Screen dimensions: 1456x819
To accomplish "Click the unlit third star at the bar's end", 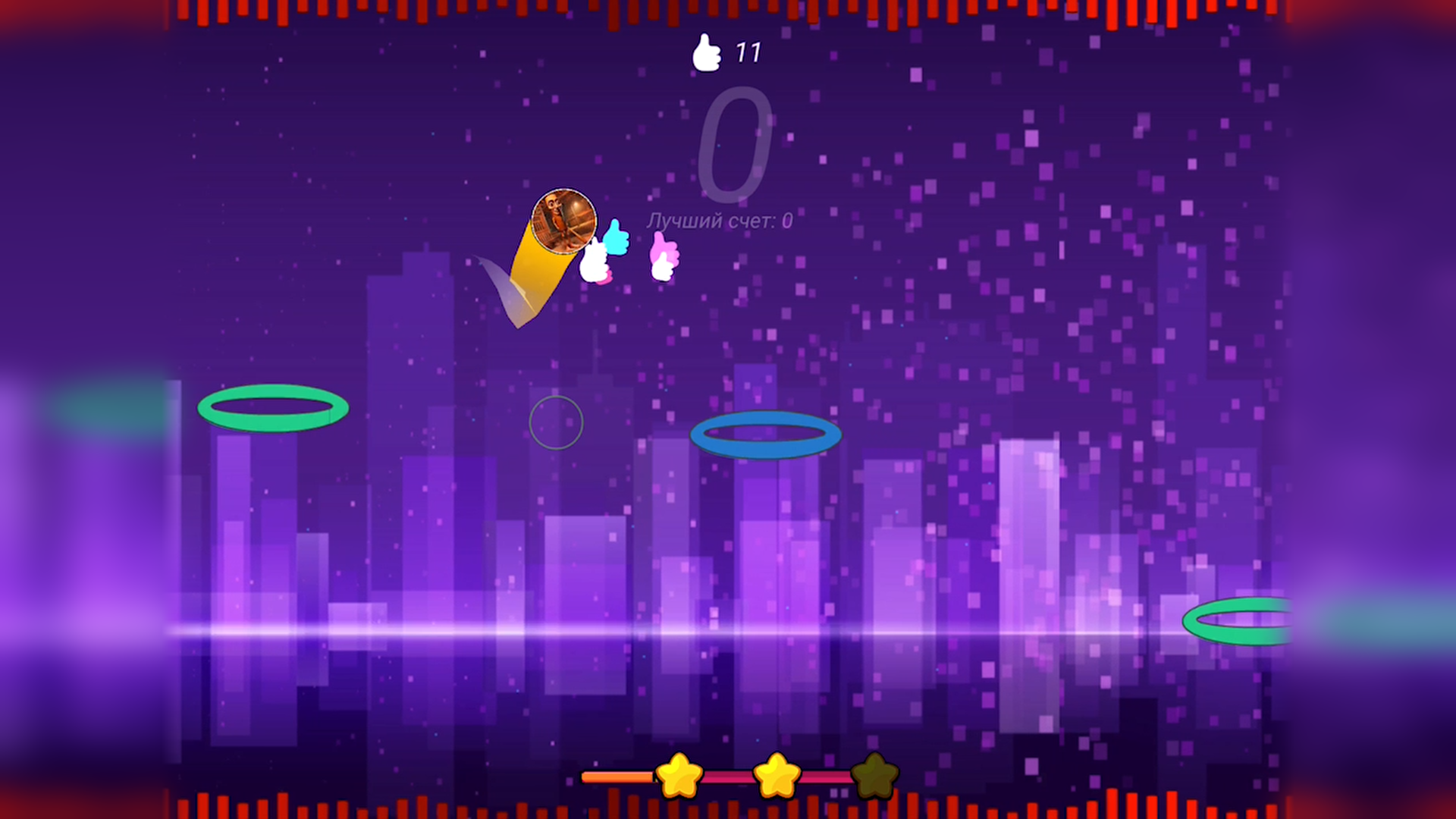I will click(x=874, y=774).
